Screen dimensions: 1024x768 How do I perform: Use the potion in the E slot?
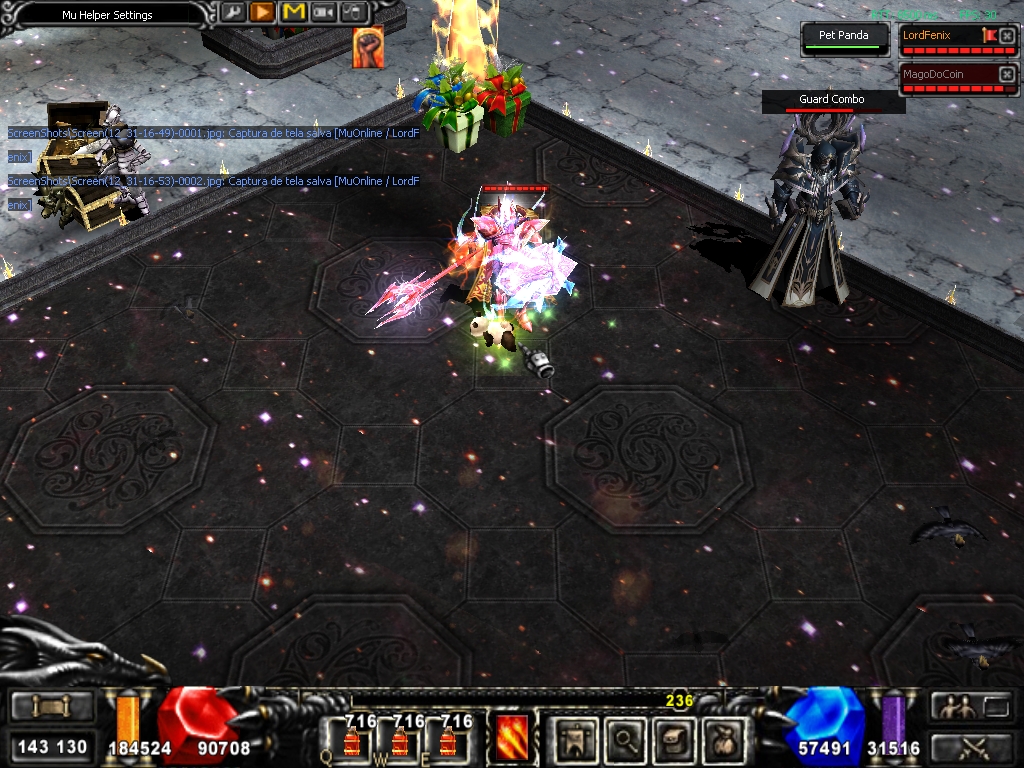pos(448,740)
